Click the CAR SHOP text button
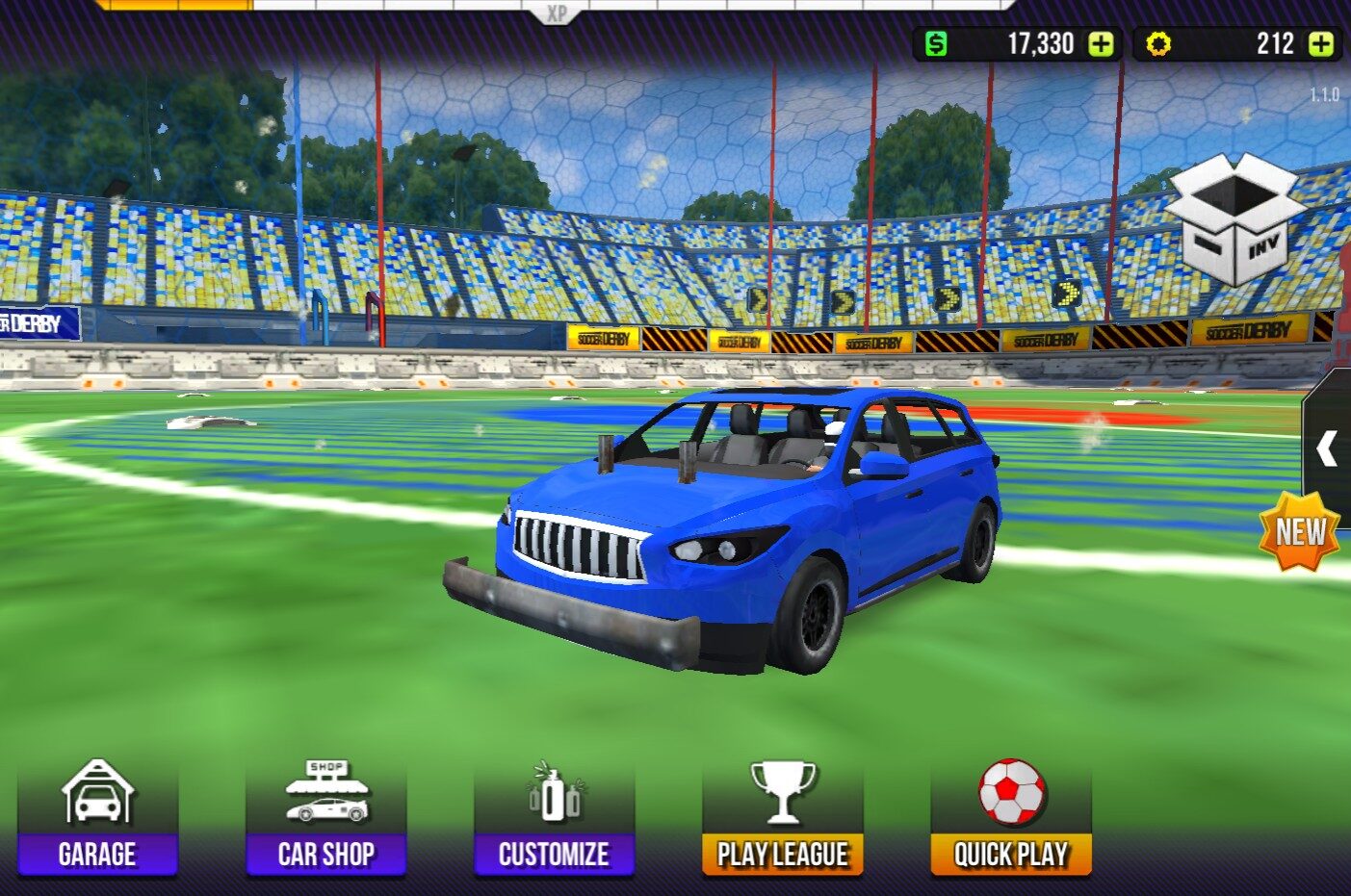This screenshot has height=896, width=1351. click(326, 854)
